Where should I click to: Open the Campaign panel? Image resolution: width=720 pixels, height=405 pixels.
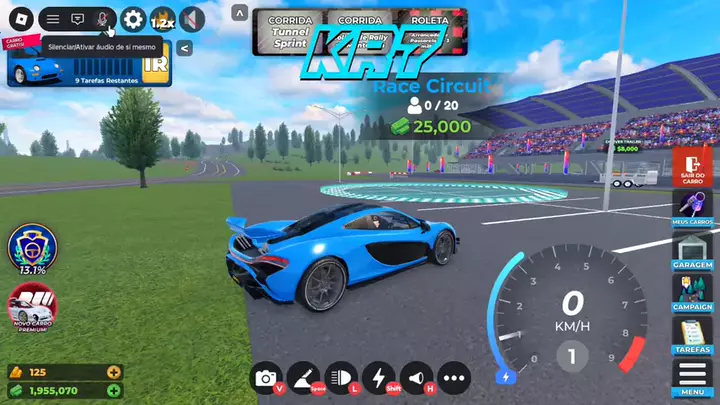pyautogui.click(x=690, y=292)
